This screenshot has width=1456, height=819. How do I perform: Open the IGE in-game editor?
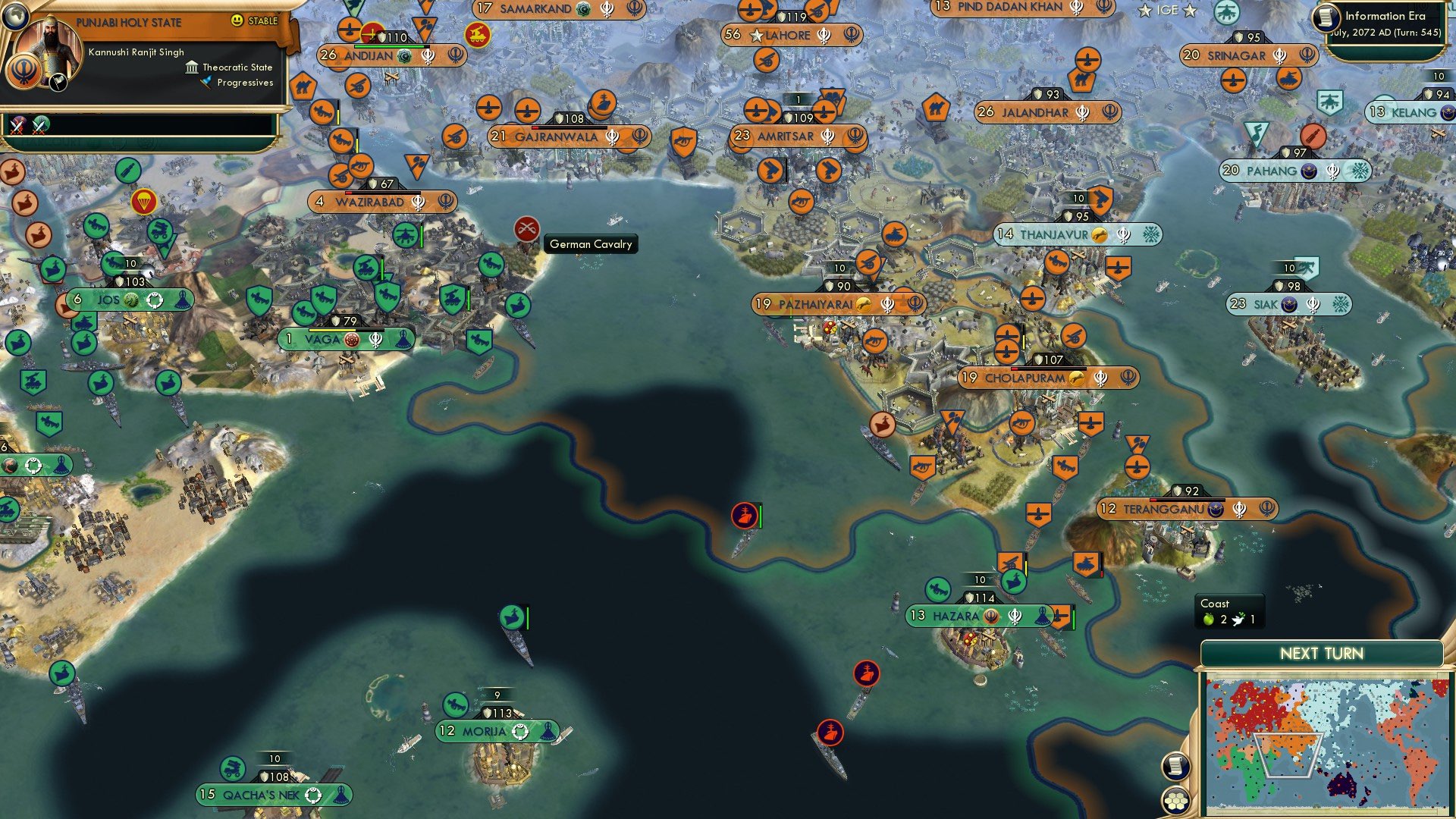click(x=1167, y=11)
